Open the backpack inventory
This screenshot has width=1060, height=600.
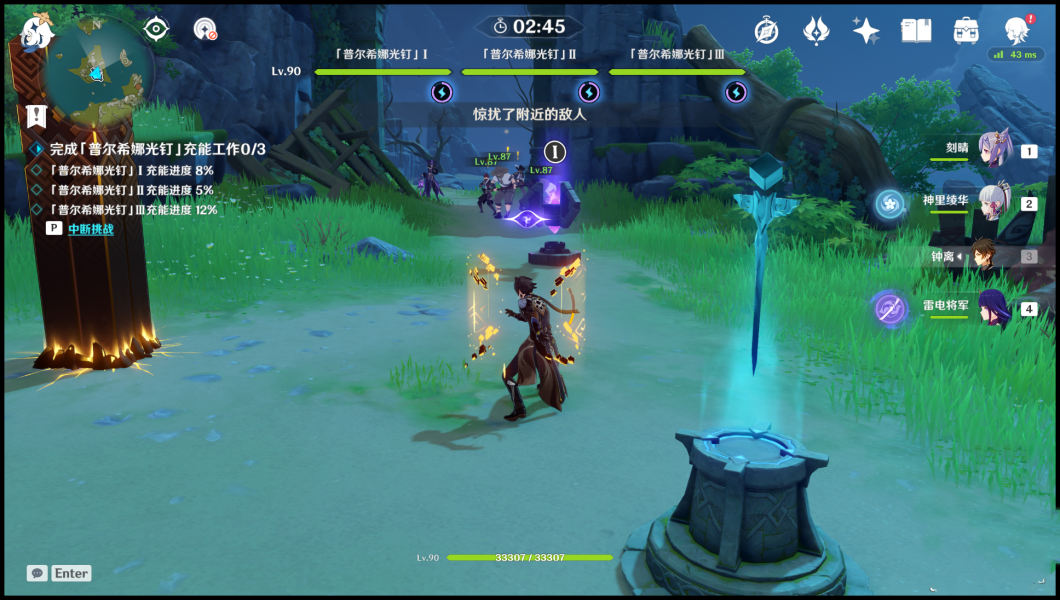click(966, 31)
